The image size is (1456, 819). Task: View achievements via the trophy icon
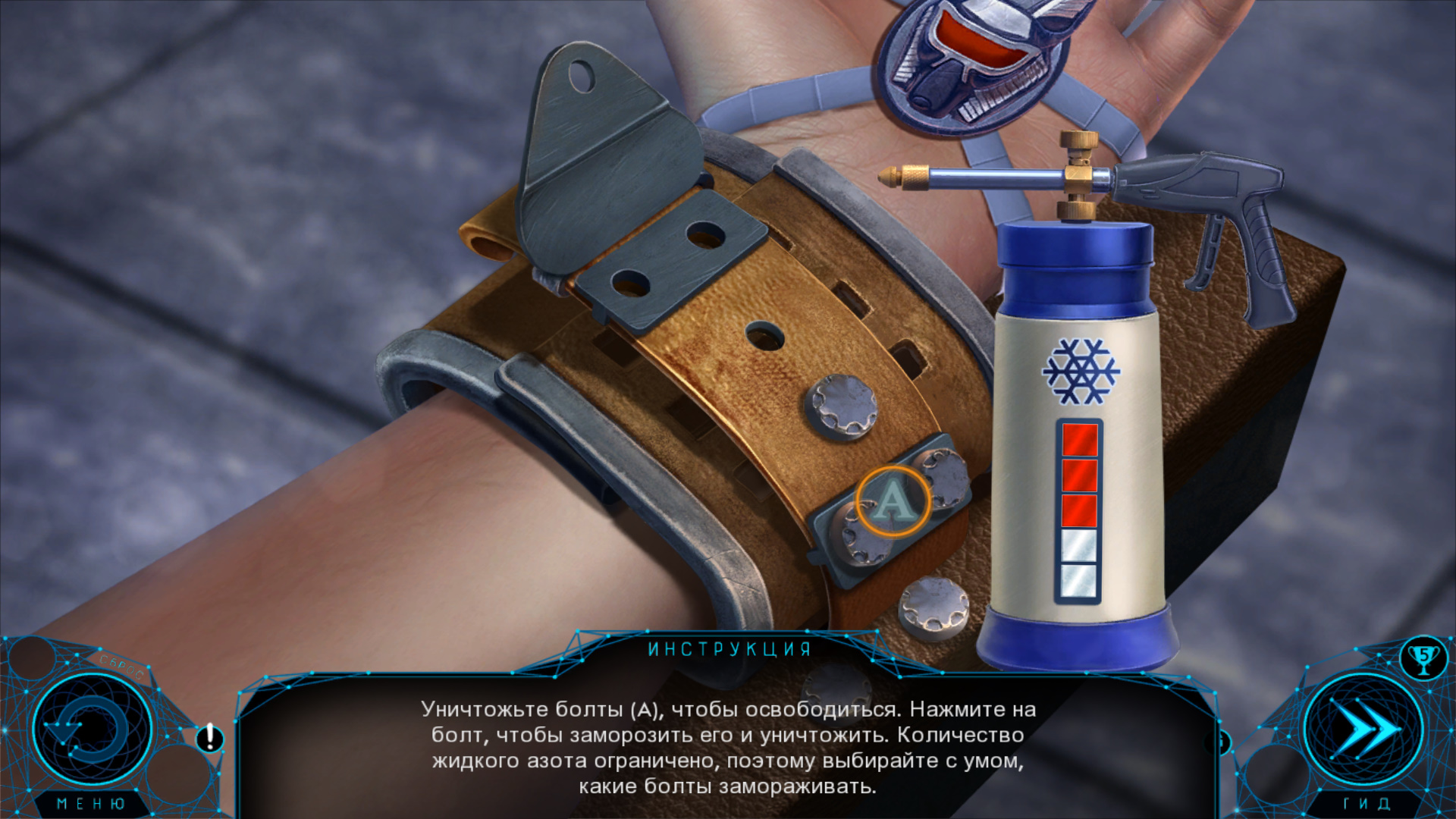[x=1423, y=657]
